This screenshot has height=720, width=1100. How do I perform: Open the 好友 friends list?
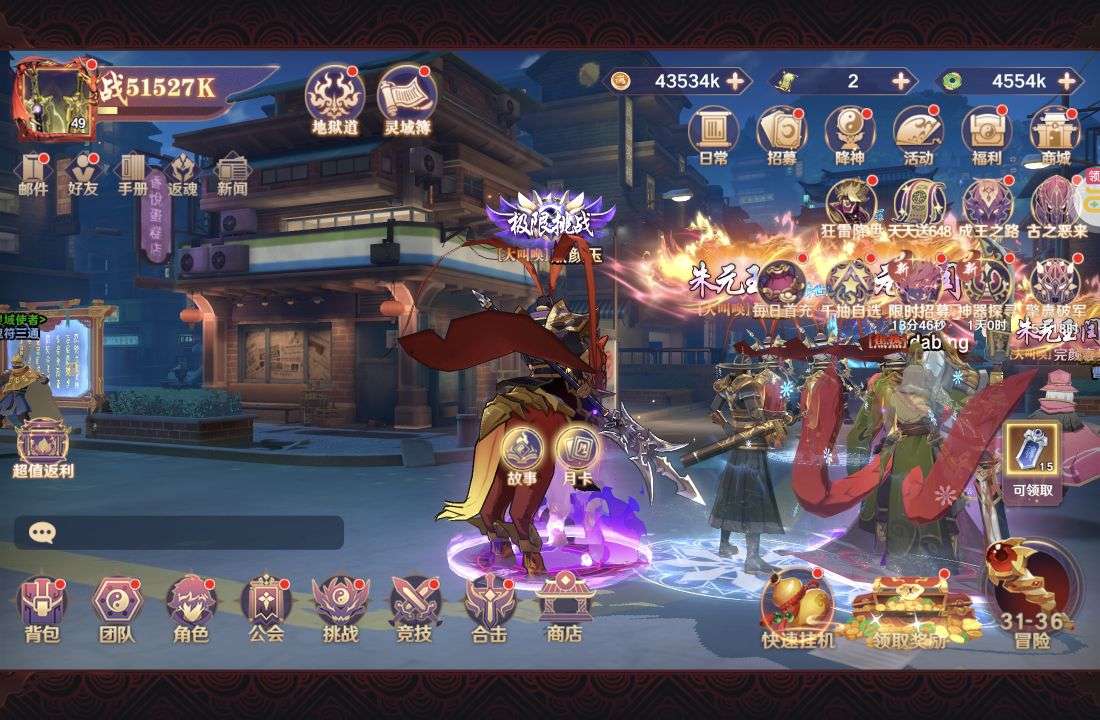click(x=83, y=171)
